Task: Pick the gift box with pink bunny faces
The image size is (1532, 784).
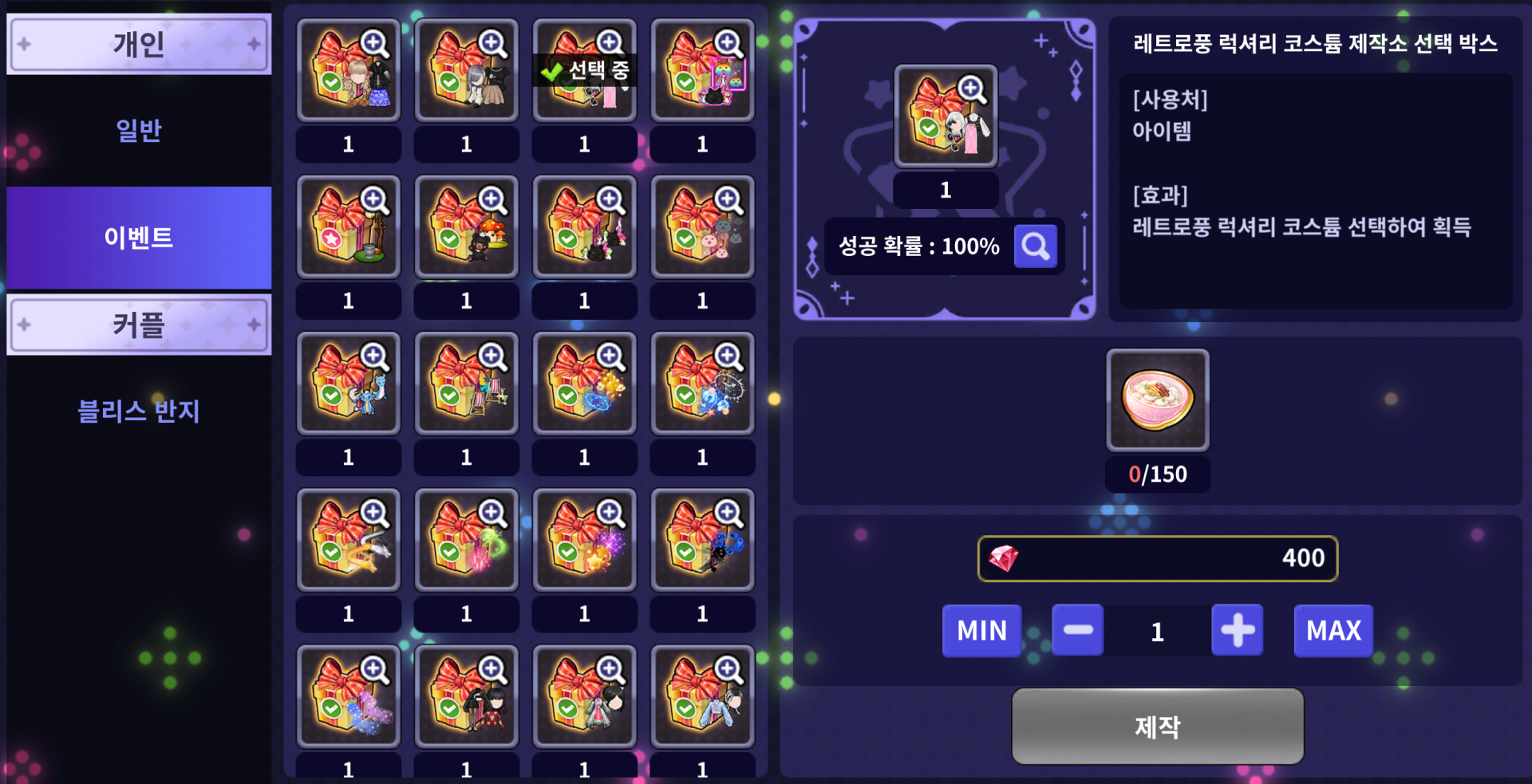Action: pos(702,227)
